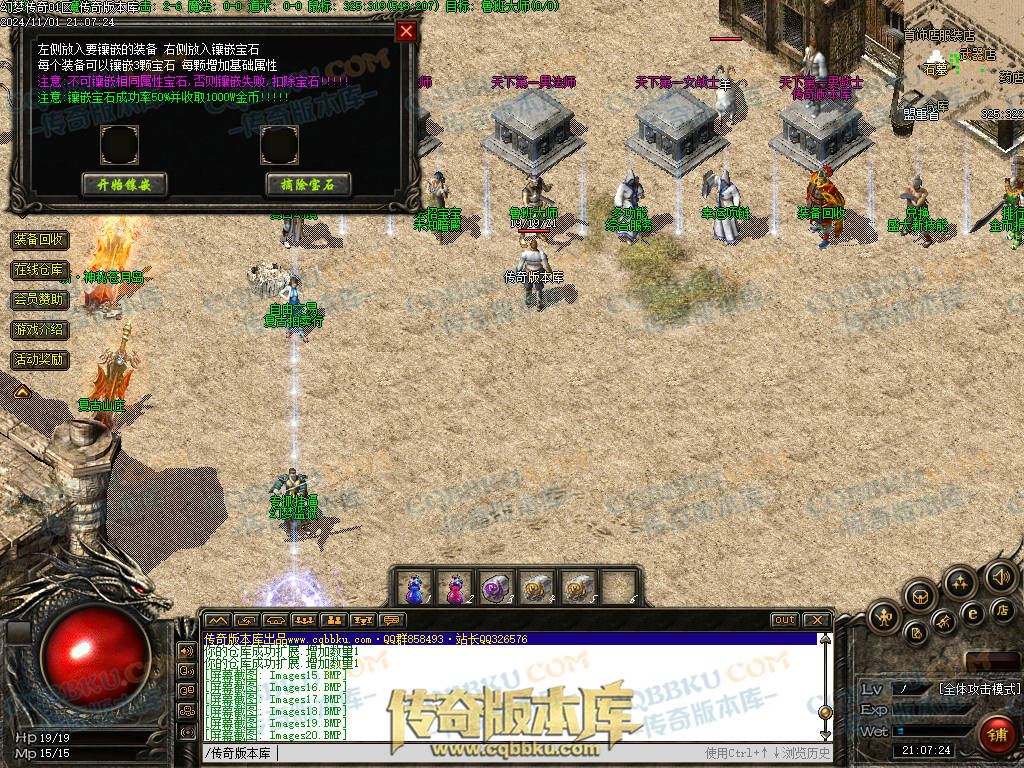Click the 开始镶嵌 start inlay button
The width and height of the screenshot is (1024, 768).
coord(124,184)
